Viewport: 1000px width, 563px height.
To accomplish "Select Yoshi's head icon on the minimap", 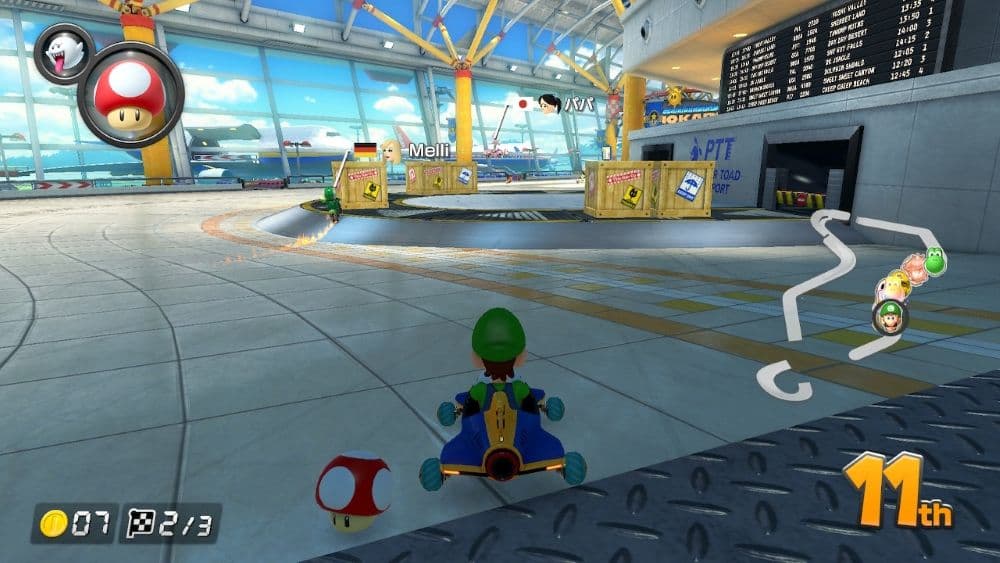I will pyautogui.click(x=934, y=261).
